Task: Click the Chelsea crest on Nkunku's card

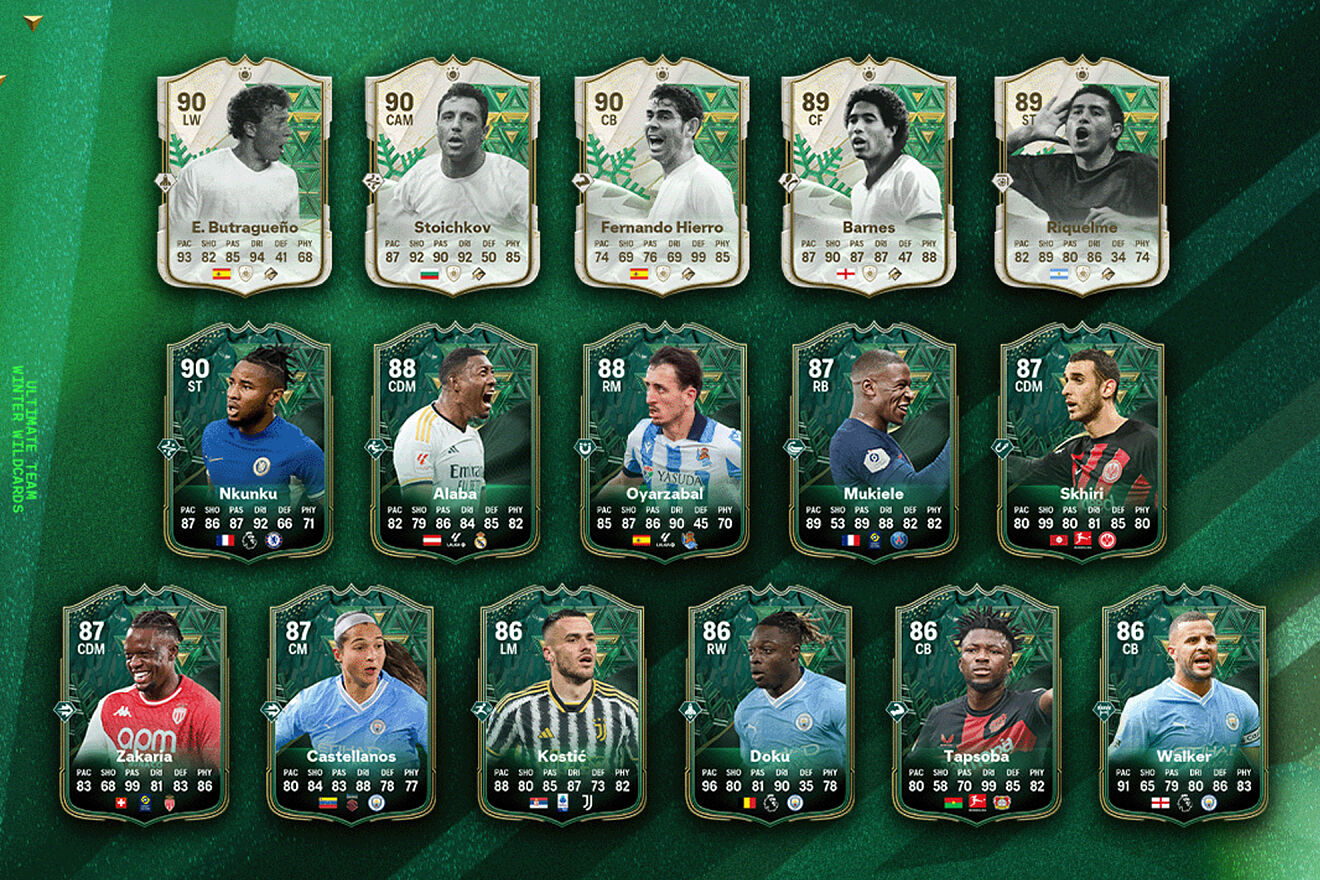Action: point(274,540)
